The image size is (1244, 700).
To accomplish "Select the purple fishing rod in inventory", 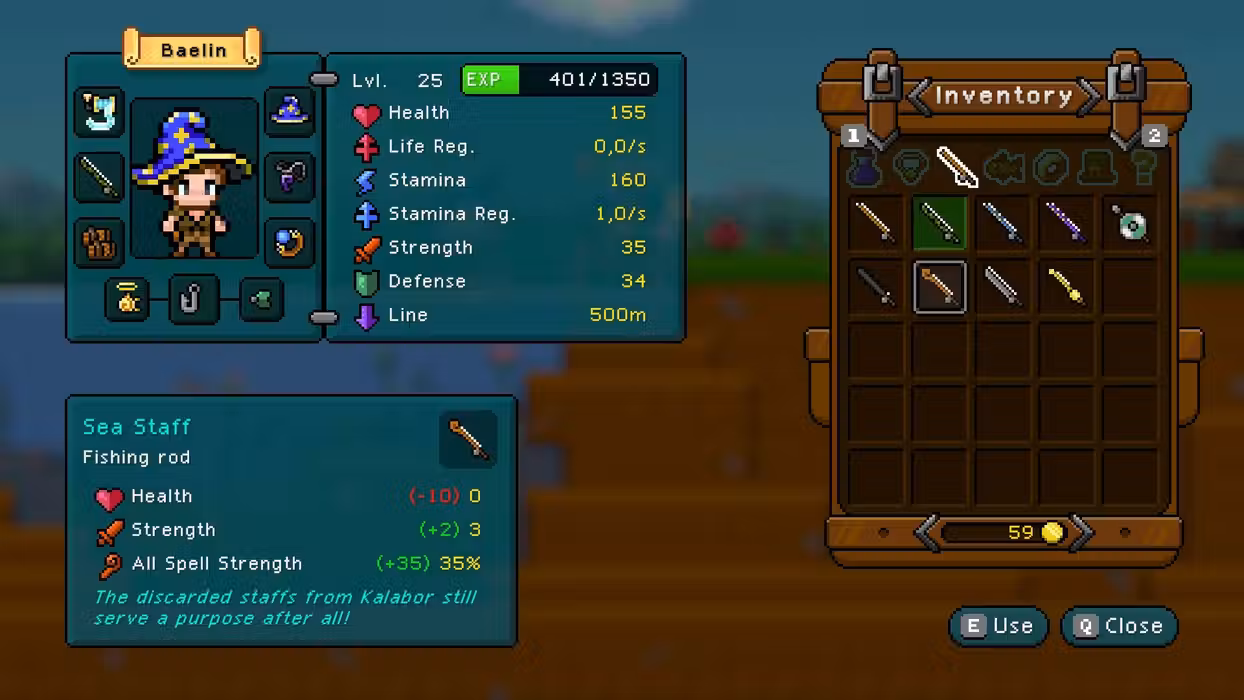I will (x=1066, y=222).
